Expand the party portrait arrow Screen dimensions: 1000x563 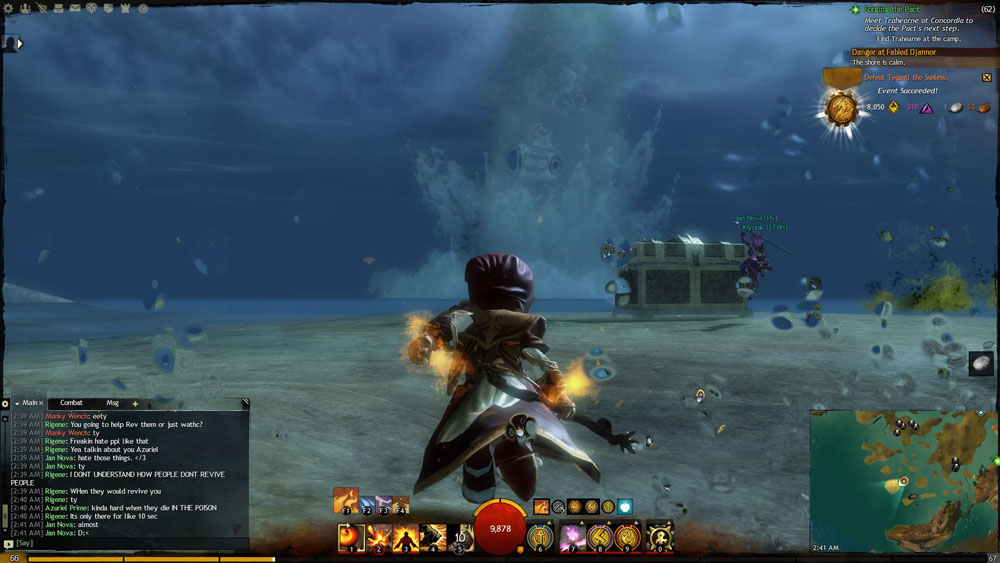pos(19,43)
